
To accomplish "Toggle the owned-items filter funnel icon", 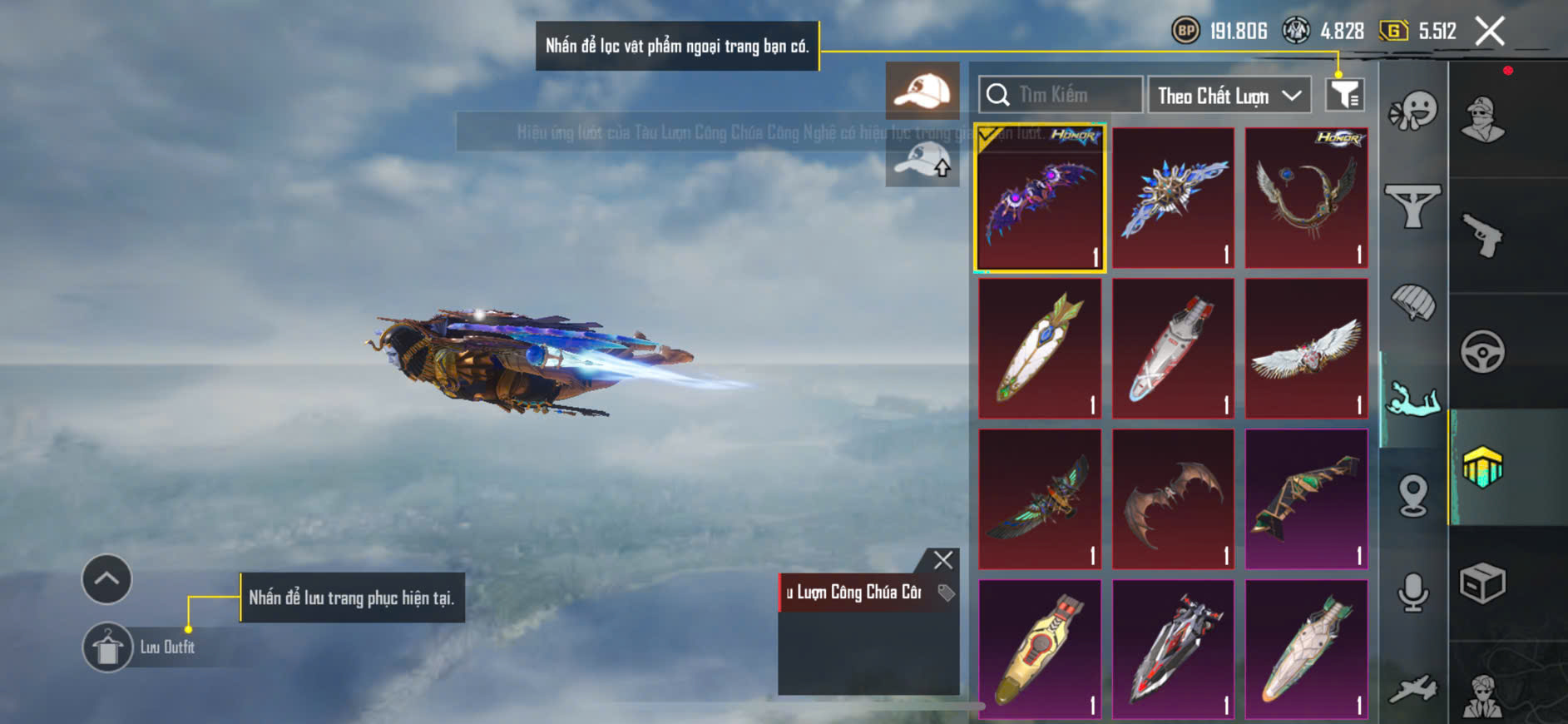I will tap(1344, 95).
